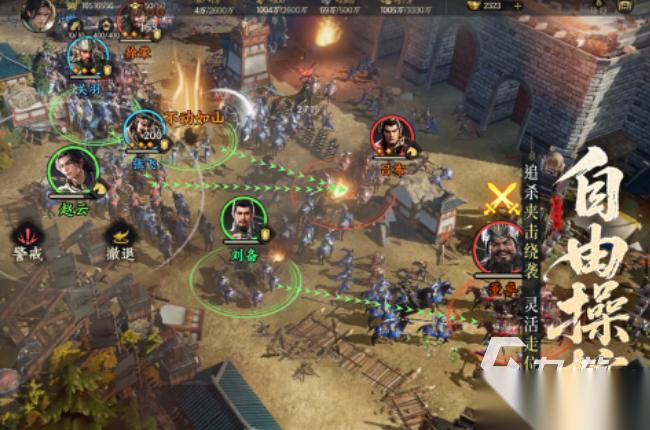Order the 撤退 retreat command
This screenshot has width=650, height=430.
click(122, 236)
